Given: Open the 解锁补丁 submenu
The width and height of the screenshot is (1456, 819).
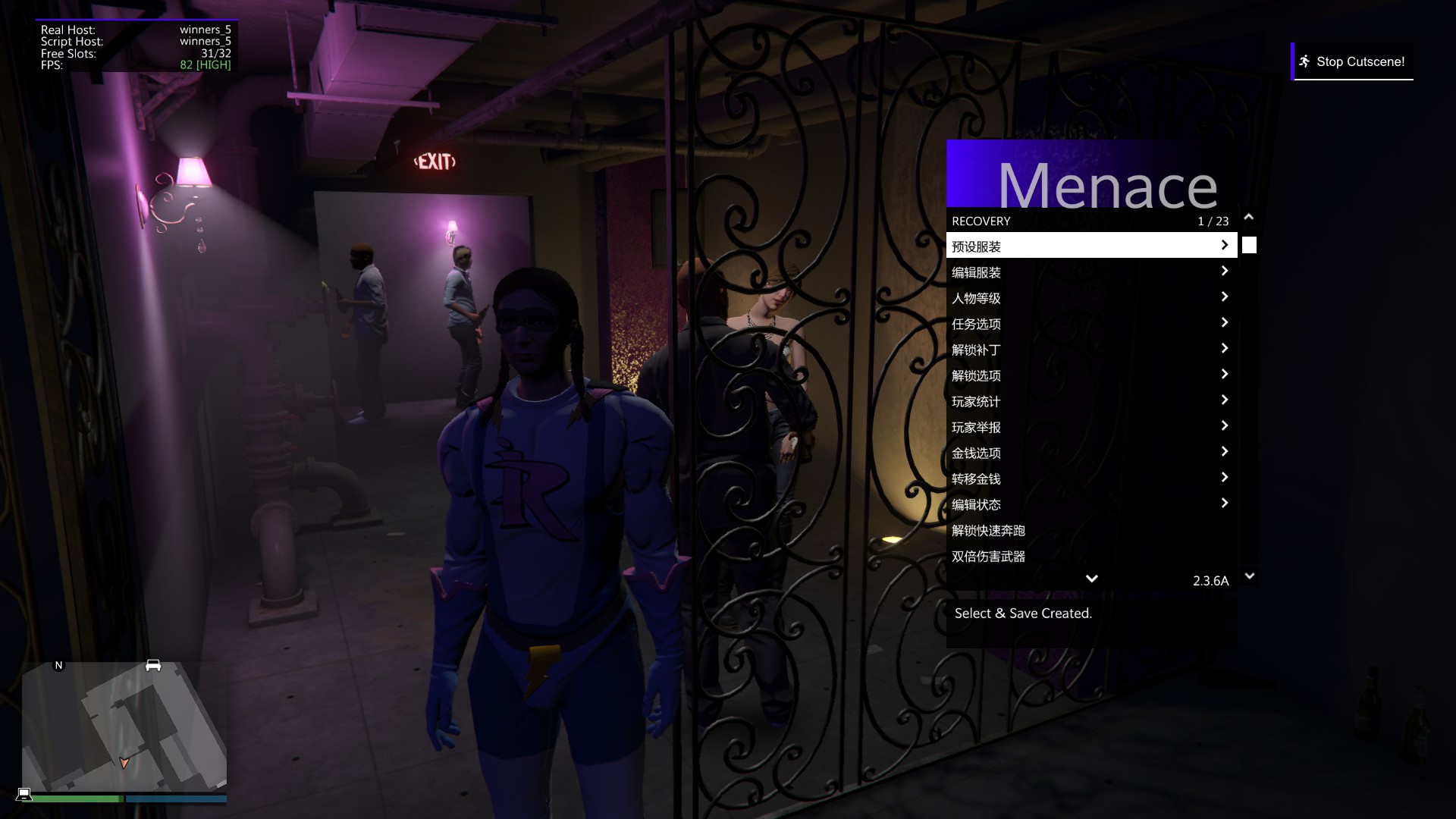Looking at the screenshot, I should [1090, 349].
